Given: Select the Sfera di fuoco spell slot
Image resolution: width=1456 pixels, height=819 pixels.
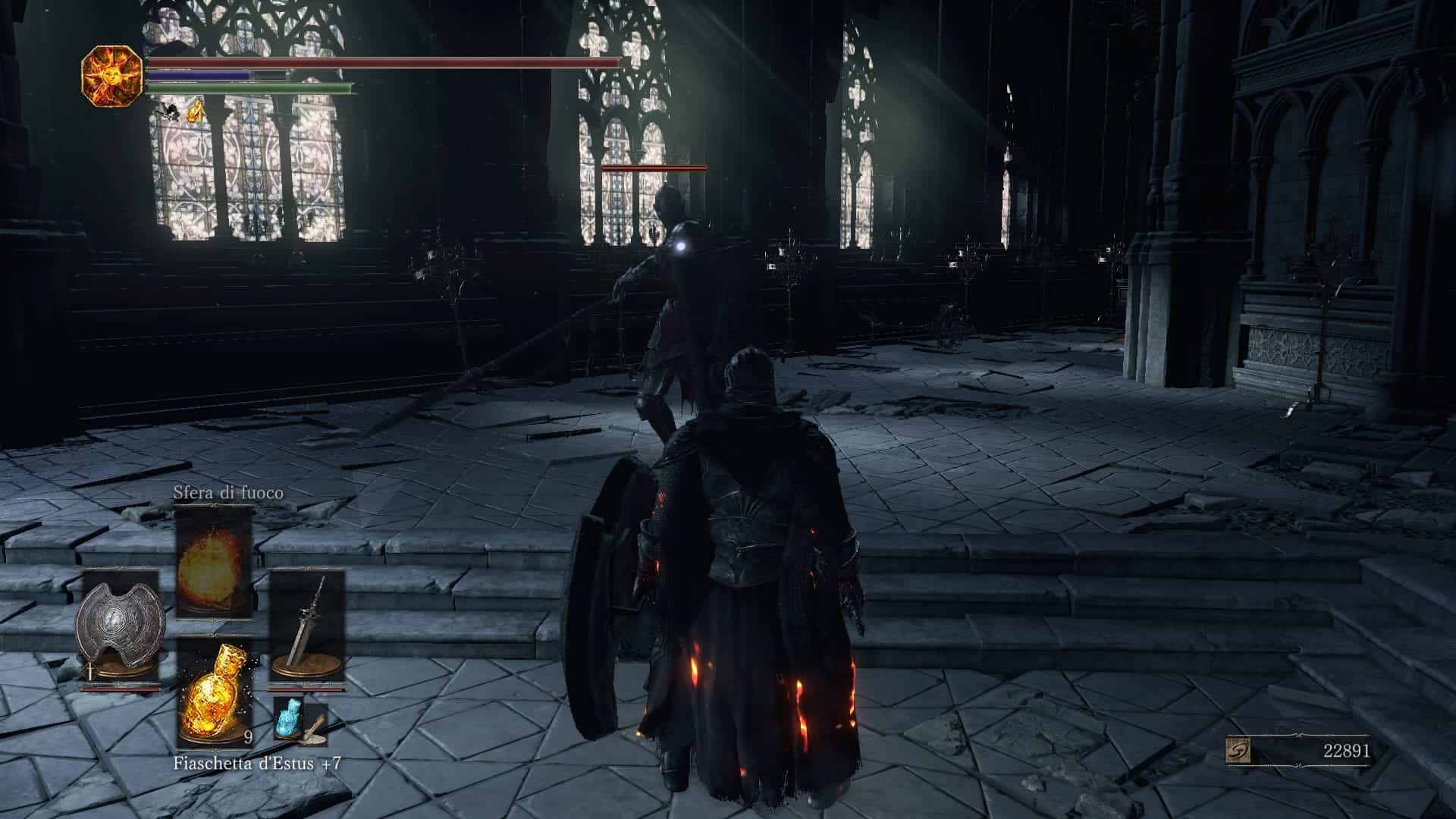Looking at the screenshot, I should coord(213,563).
